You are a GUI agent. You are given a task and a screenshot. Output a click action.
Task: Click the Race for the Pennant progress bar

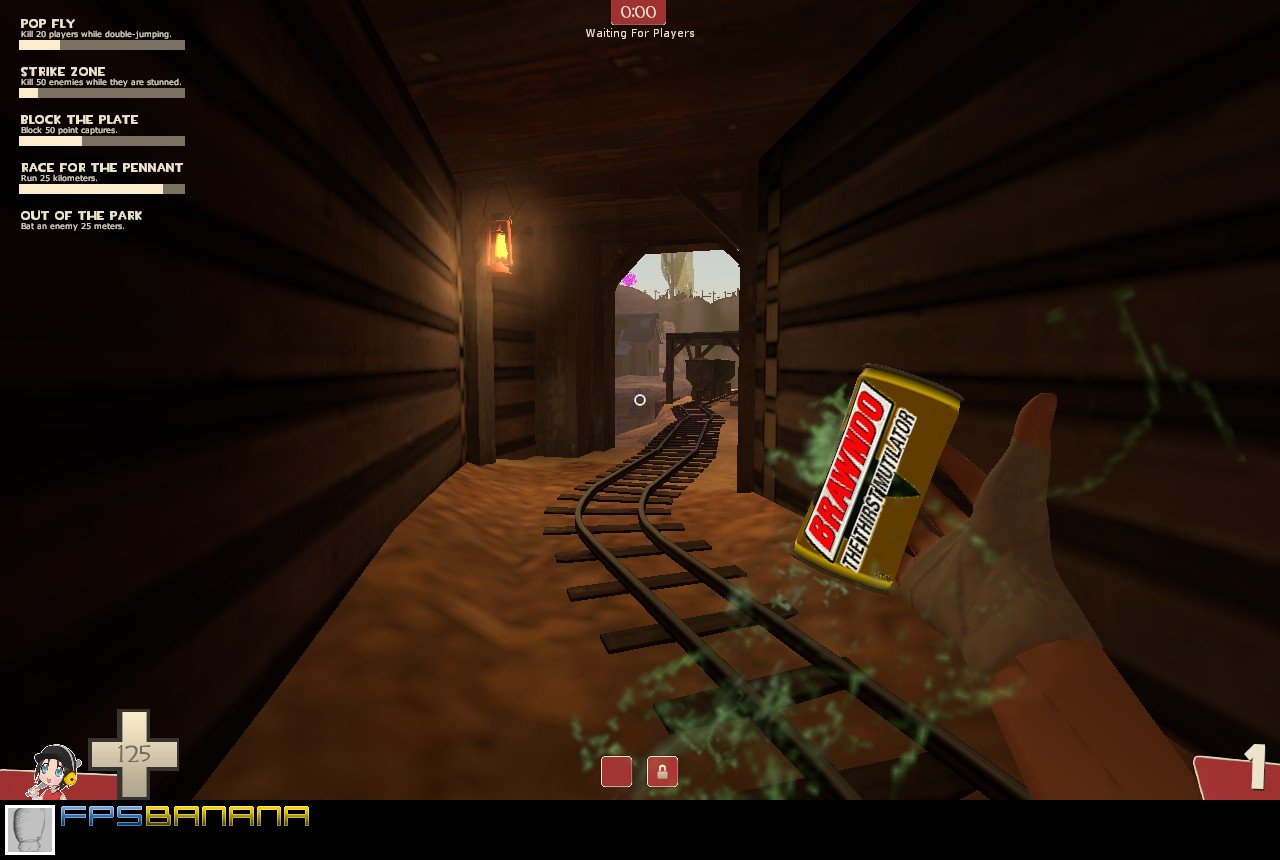coord(100,186)
